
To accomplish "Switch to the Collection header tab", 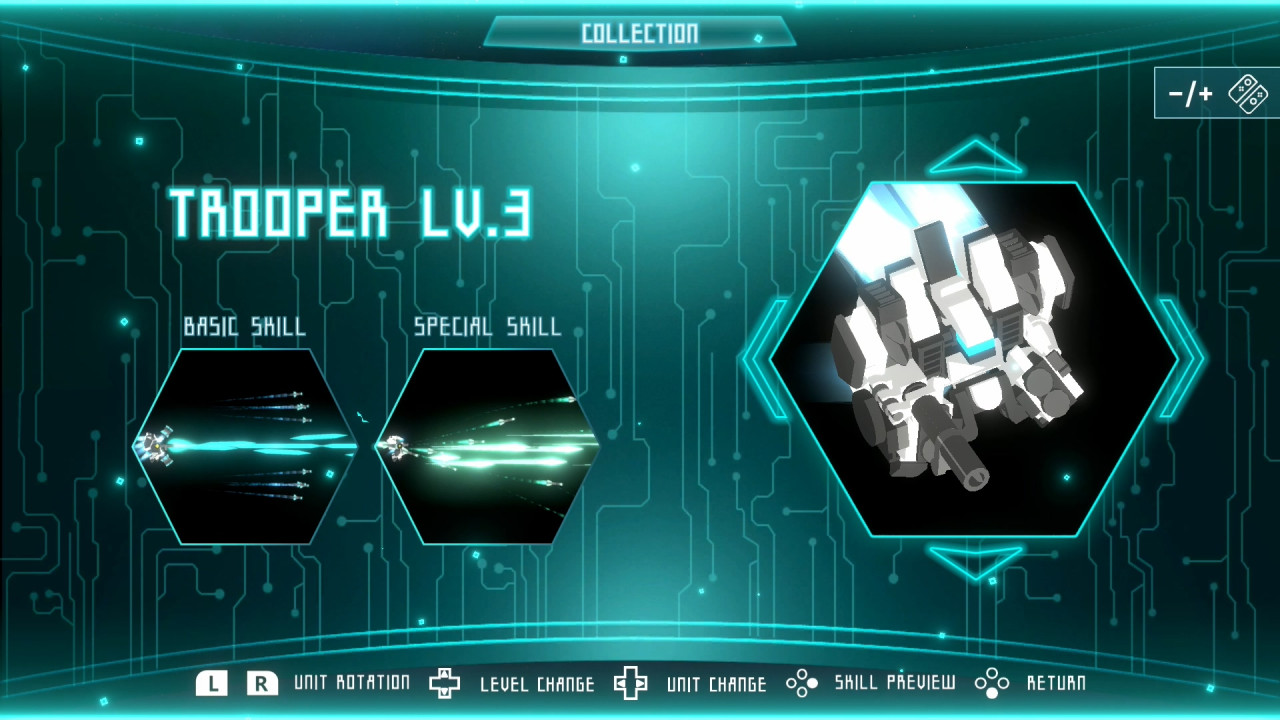I will click(638, 31).
